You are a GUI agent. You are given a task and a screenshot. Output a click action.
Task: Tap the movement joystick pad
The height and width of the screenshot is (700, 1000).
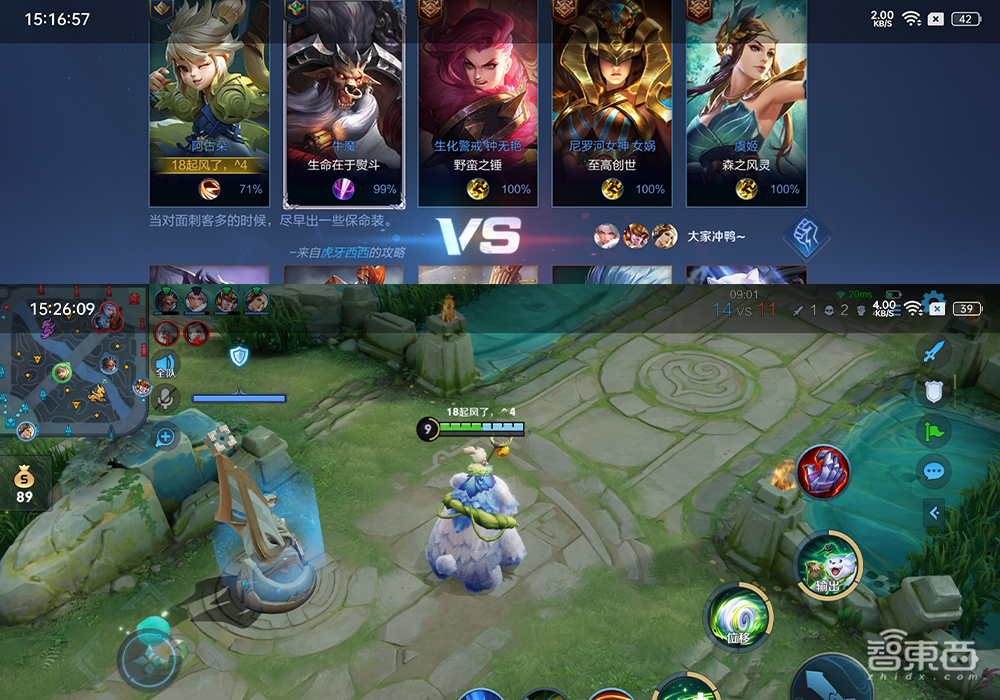(x=150, y=657)
